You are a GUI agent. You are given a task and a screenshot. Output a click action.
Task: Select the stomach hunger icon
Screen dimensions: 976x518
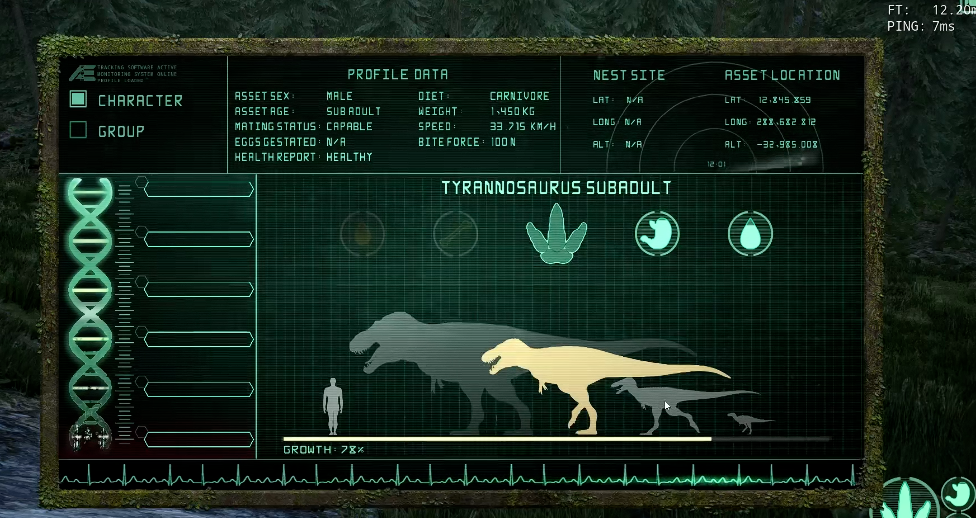point(657,233)
